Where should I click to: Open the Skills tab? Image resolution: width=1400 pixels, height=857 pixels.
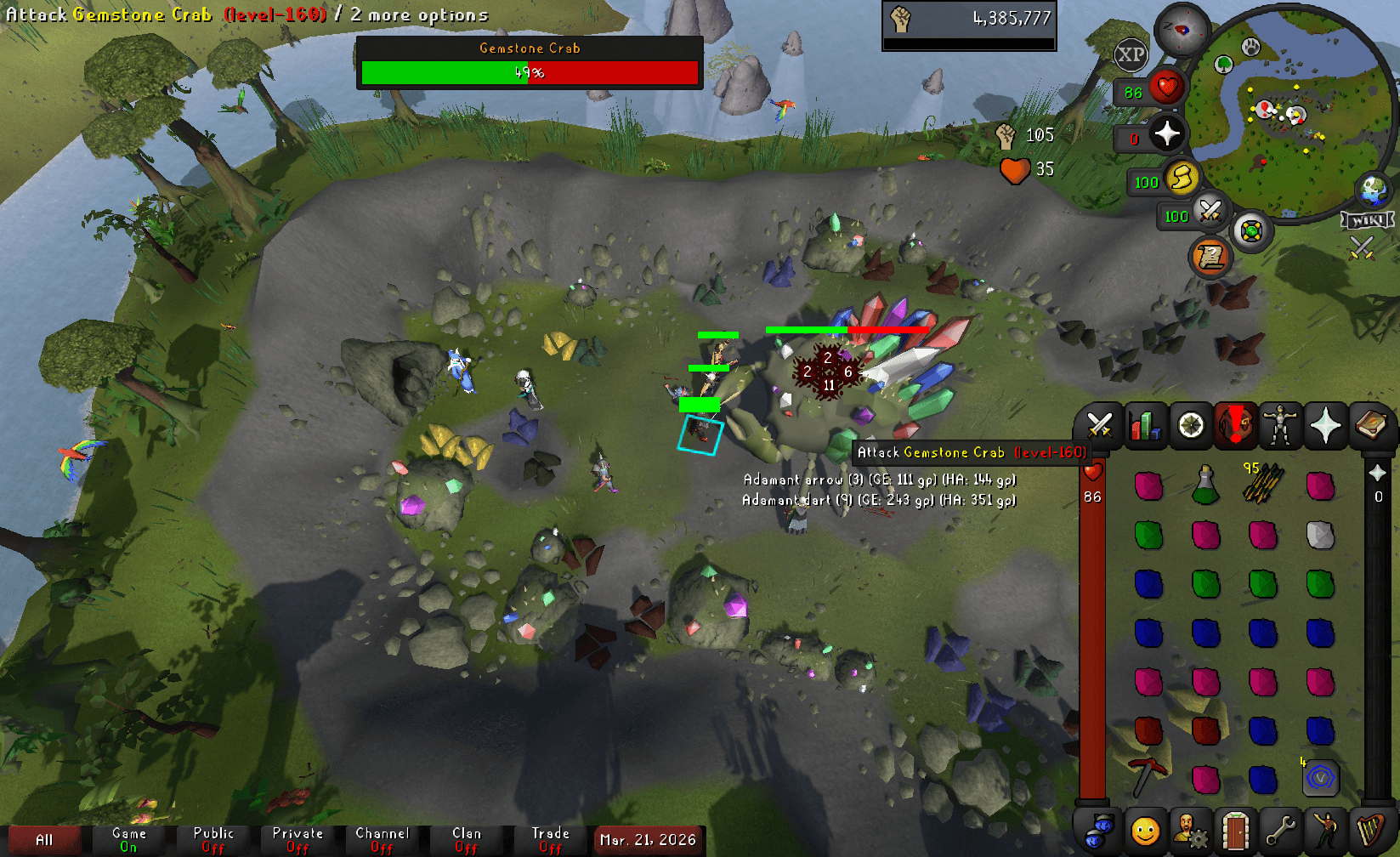tap(1145, 425)
